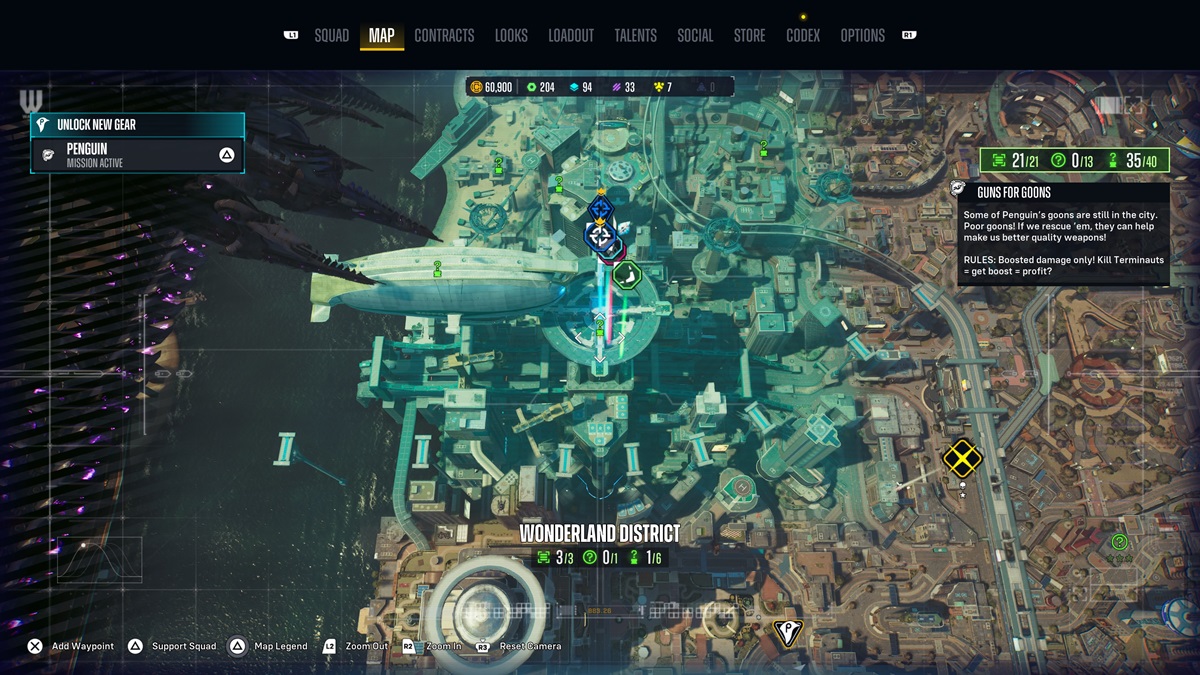Select the Talents tab
The image size is (1200, 675).
(635, 36)
